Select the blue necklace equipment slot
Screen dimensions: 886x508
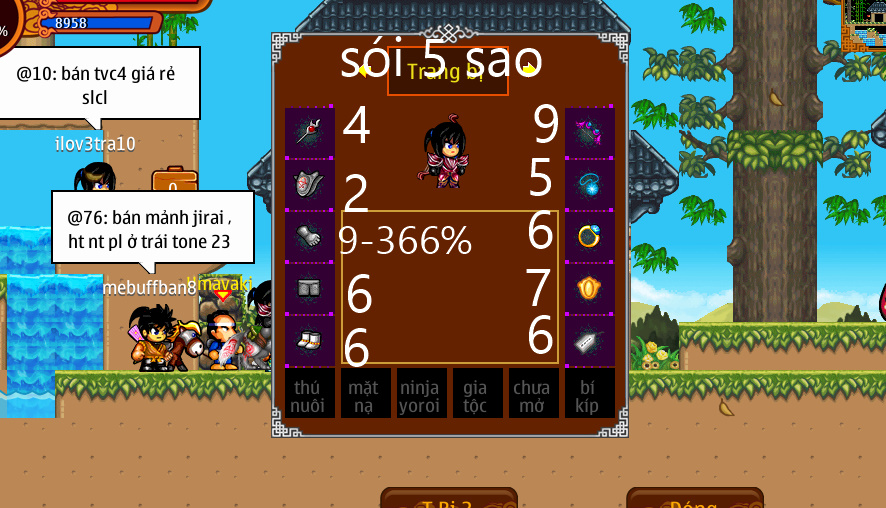point(590,184)
